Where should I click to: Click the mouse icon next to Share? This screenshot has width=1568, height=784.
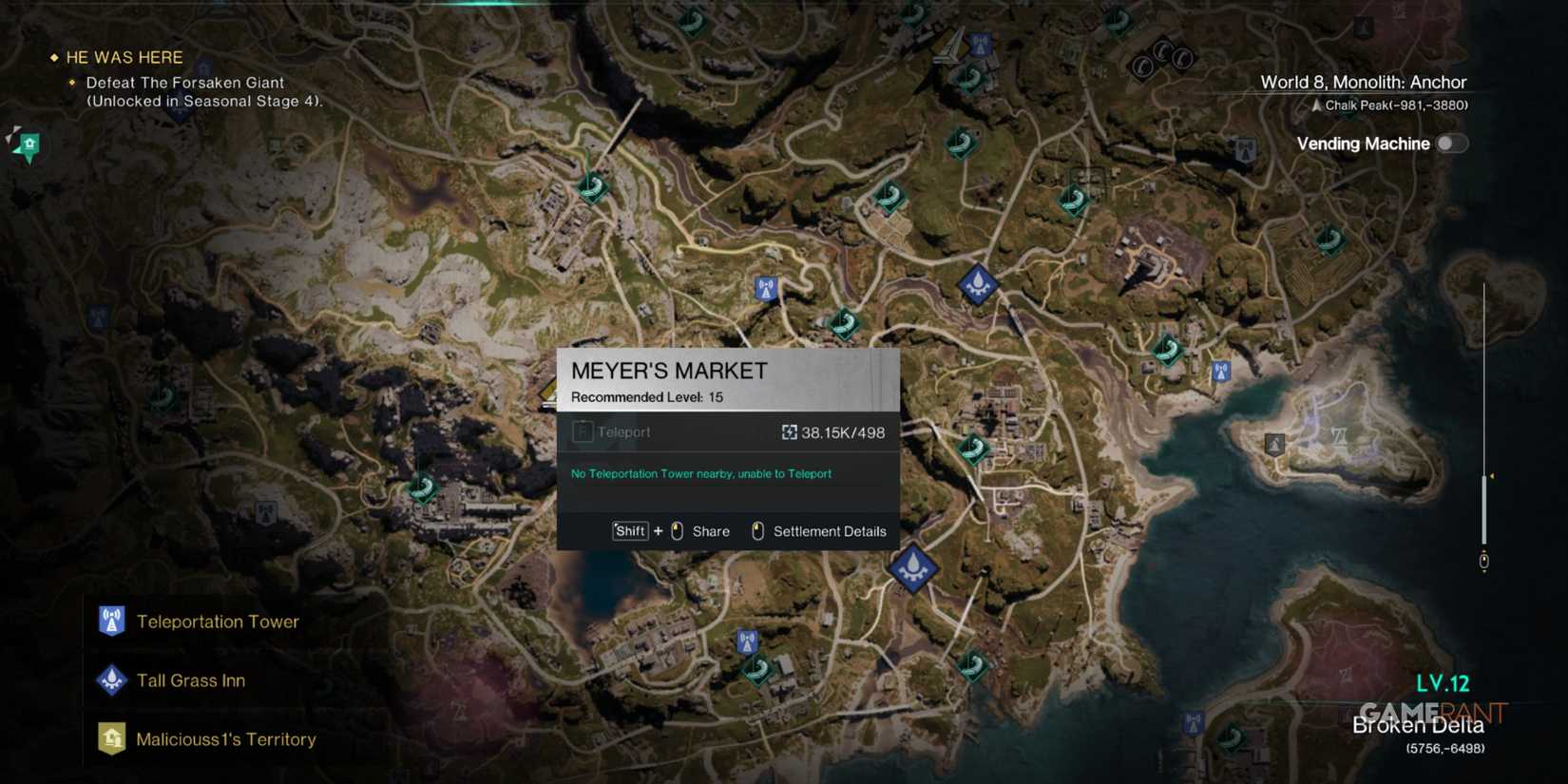coord(676,531)
